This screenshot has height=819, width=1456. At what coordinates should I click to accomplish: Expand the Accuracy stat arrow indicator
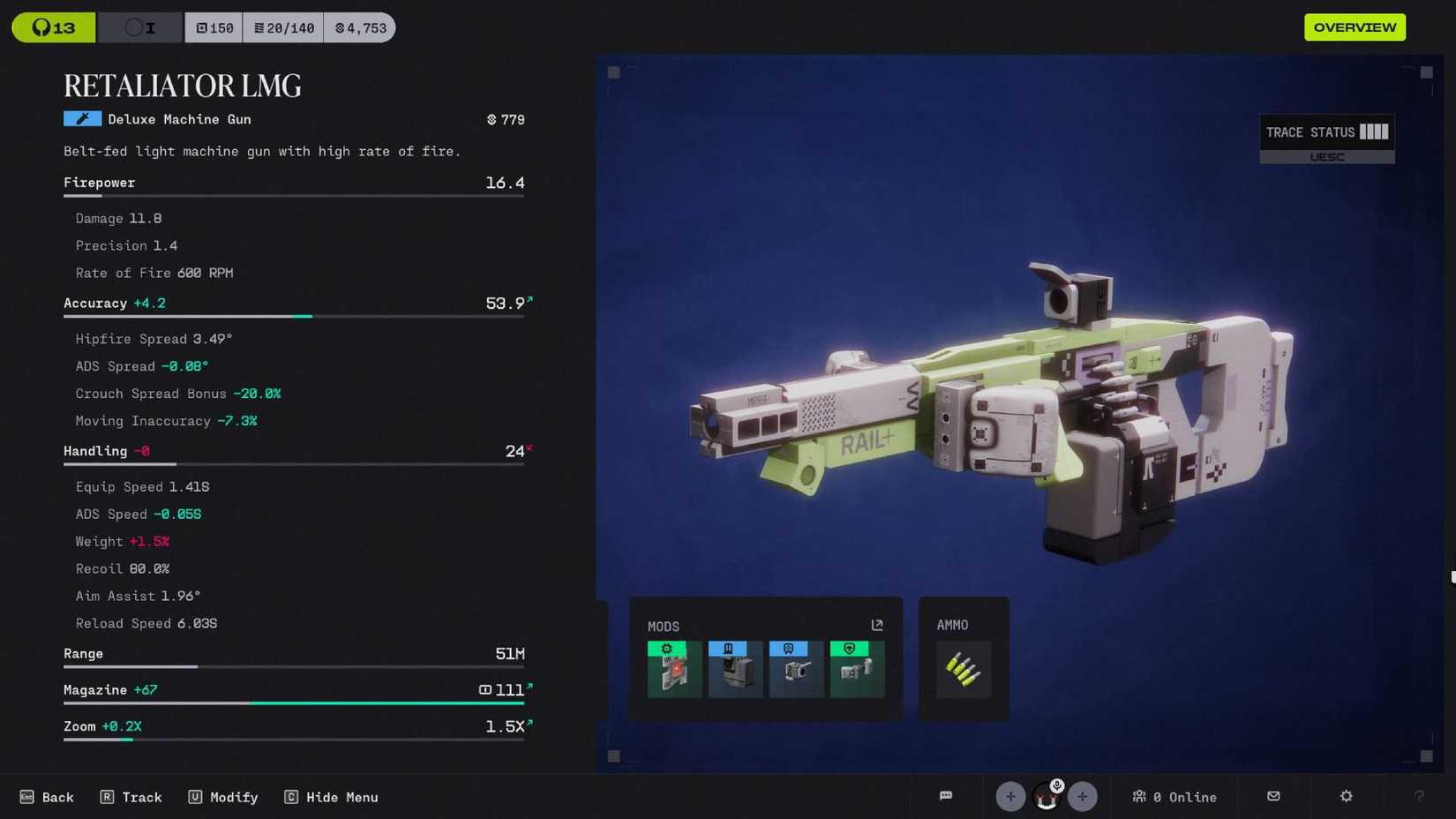click(x=530, y=300)
